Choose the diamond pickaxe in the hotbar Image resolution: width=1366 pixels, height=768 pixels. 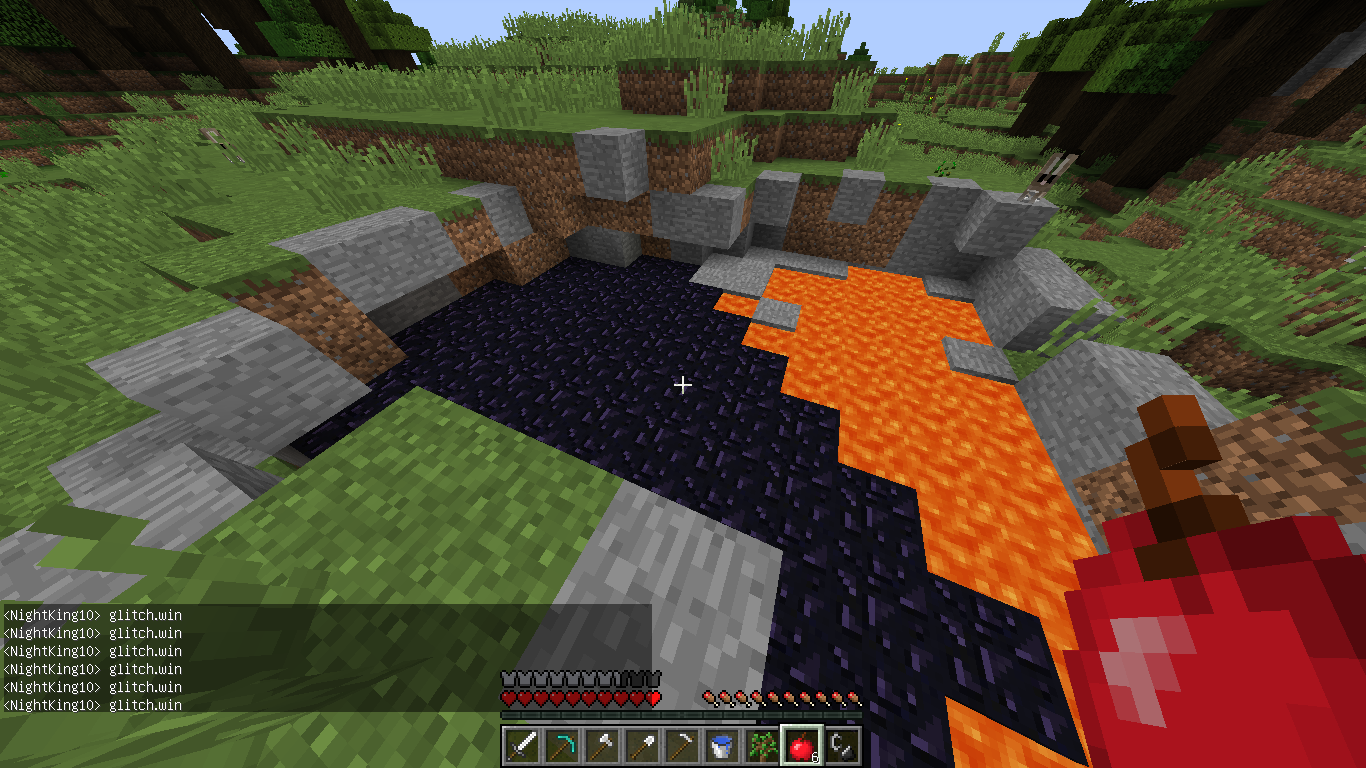(x=562, y=746)
